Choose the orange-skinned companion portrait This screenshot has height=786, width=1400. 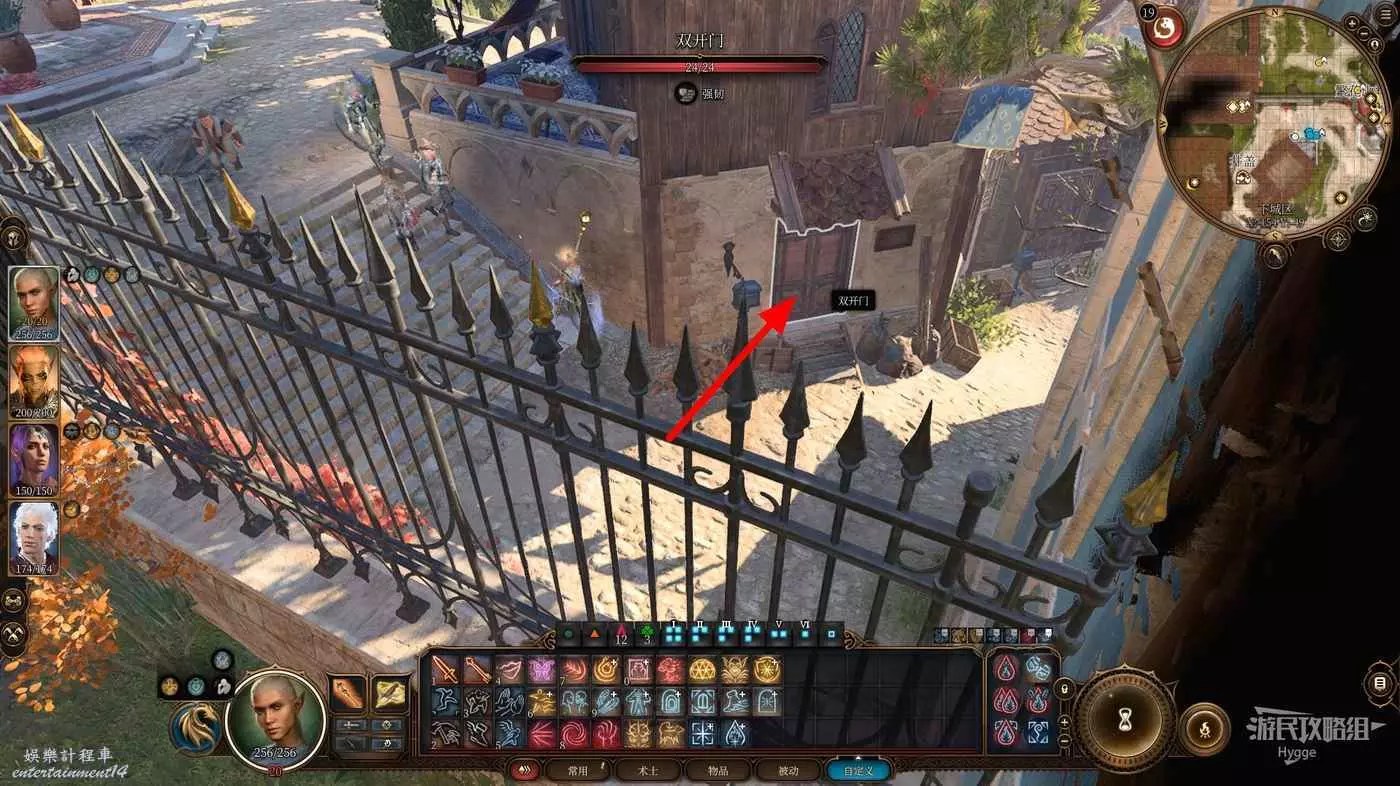pyautogui.click(x=34, y=380)
